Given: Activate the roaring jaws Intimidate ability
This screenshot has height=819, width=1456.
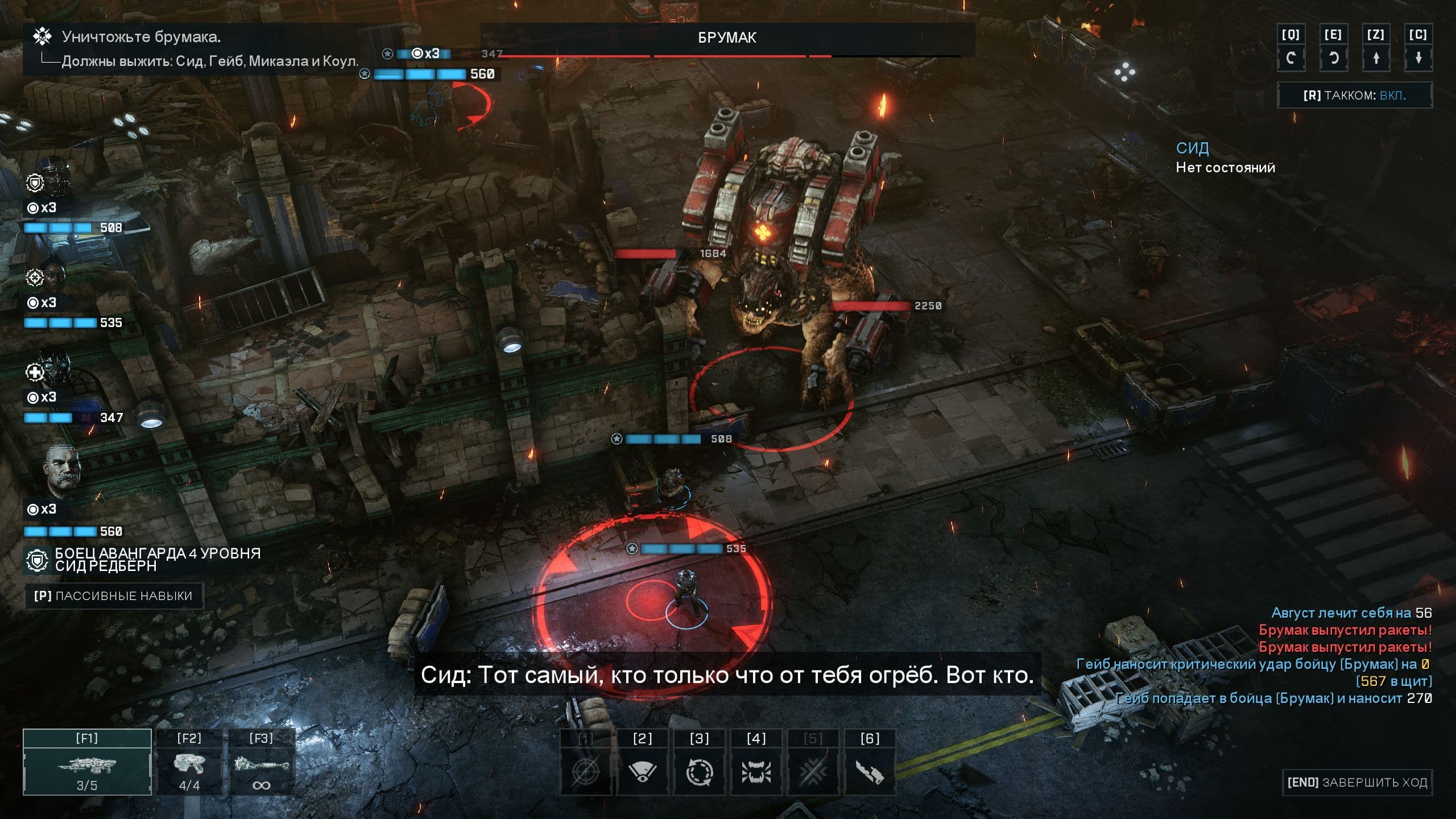Looking at the screenshot, I should click(x=756, y=771).
